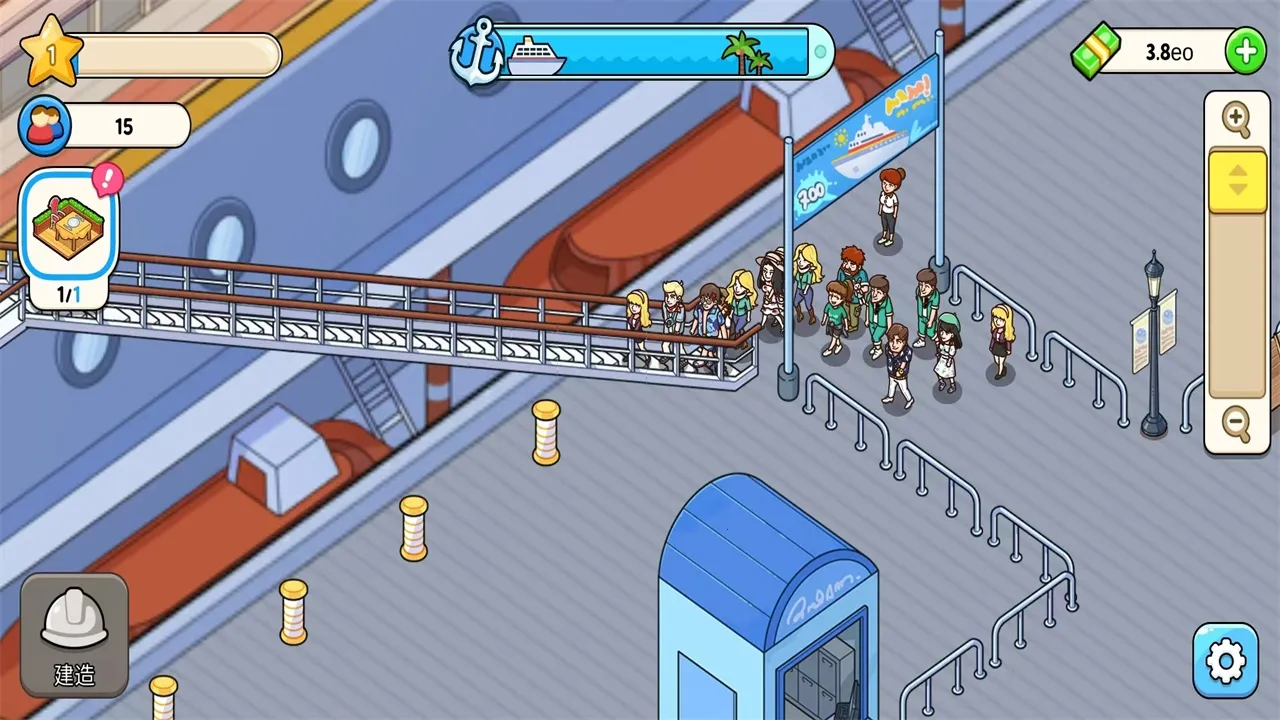Click the yellow zoom slider handle
Image resolution: width=1280 pixels, height=720 pixels.
1238,181
